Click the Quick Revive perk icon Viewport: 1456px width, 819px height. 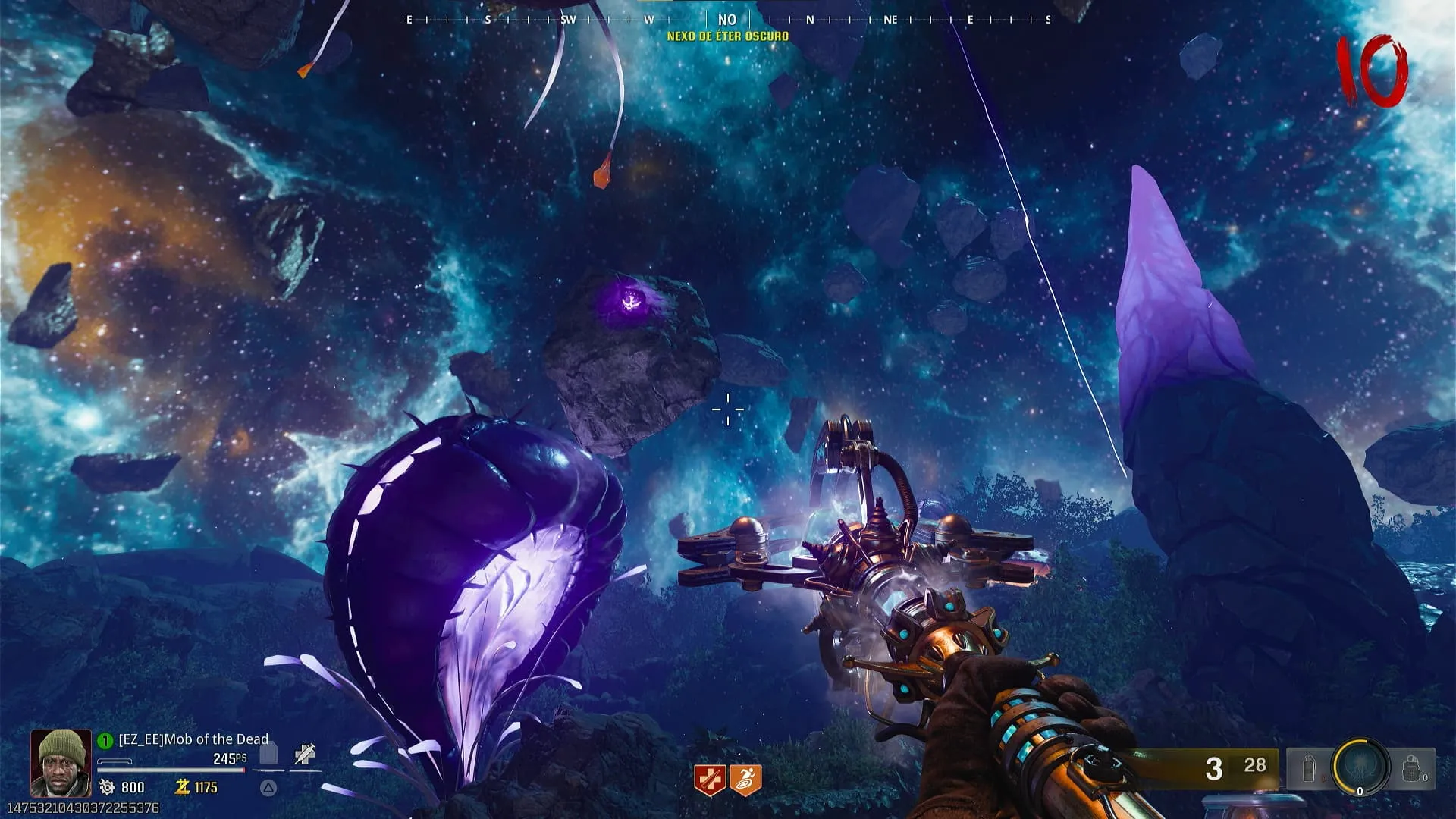[x=710, y=780]
